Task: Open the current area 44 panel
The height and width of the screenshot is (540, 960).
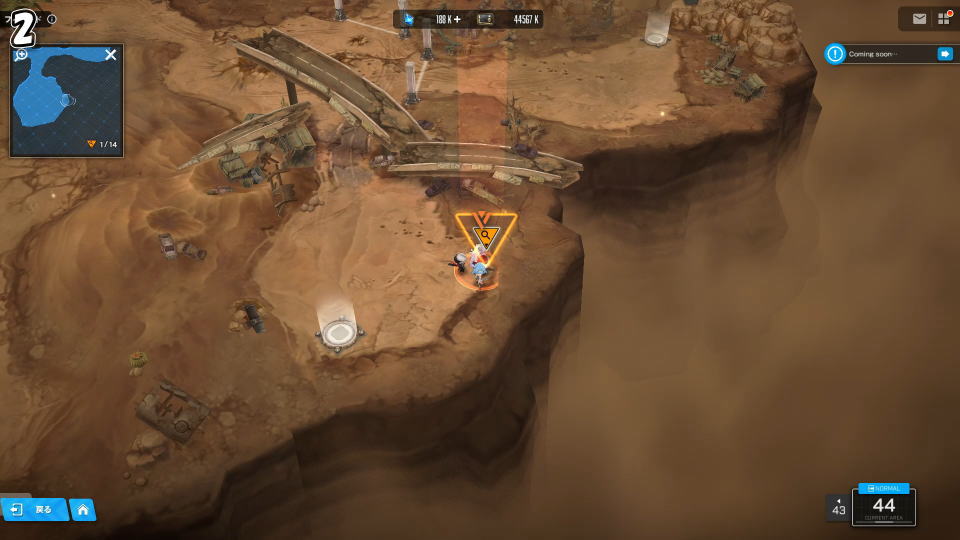Action: 884,507
